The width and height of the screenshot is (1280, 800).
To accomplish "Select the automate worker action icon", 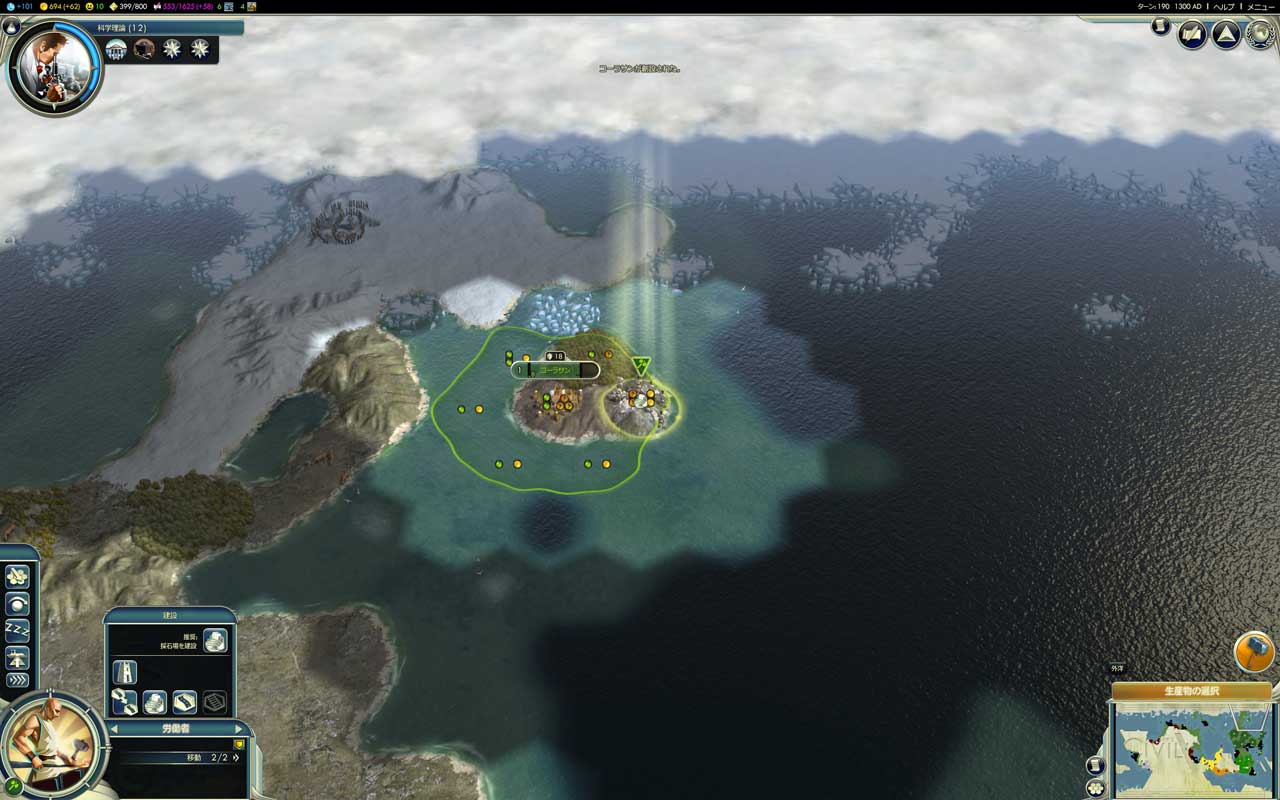I will 17,577.
